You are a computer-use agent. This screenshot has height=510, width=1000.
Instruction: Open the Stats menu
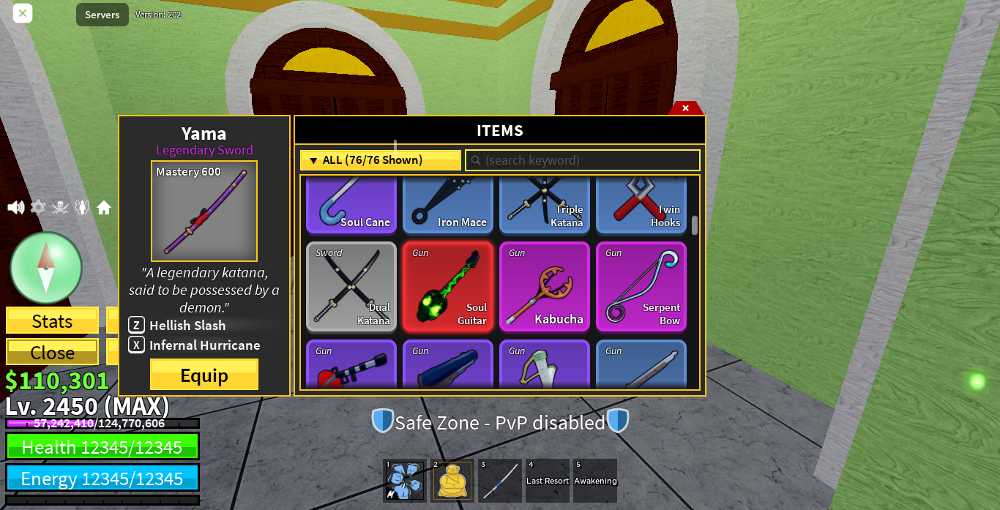(x=52, y=321)
